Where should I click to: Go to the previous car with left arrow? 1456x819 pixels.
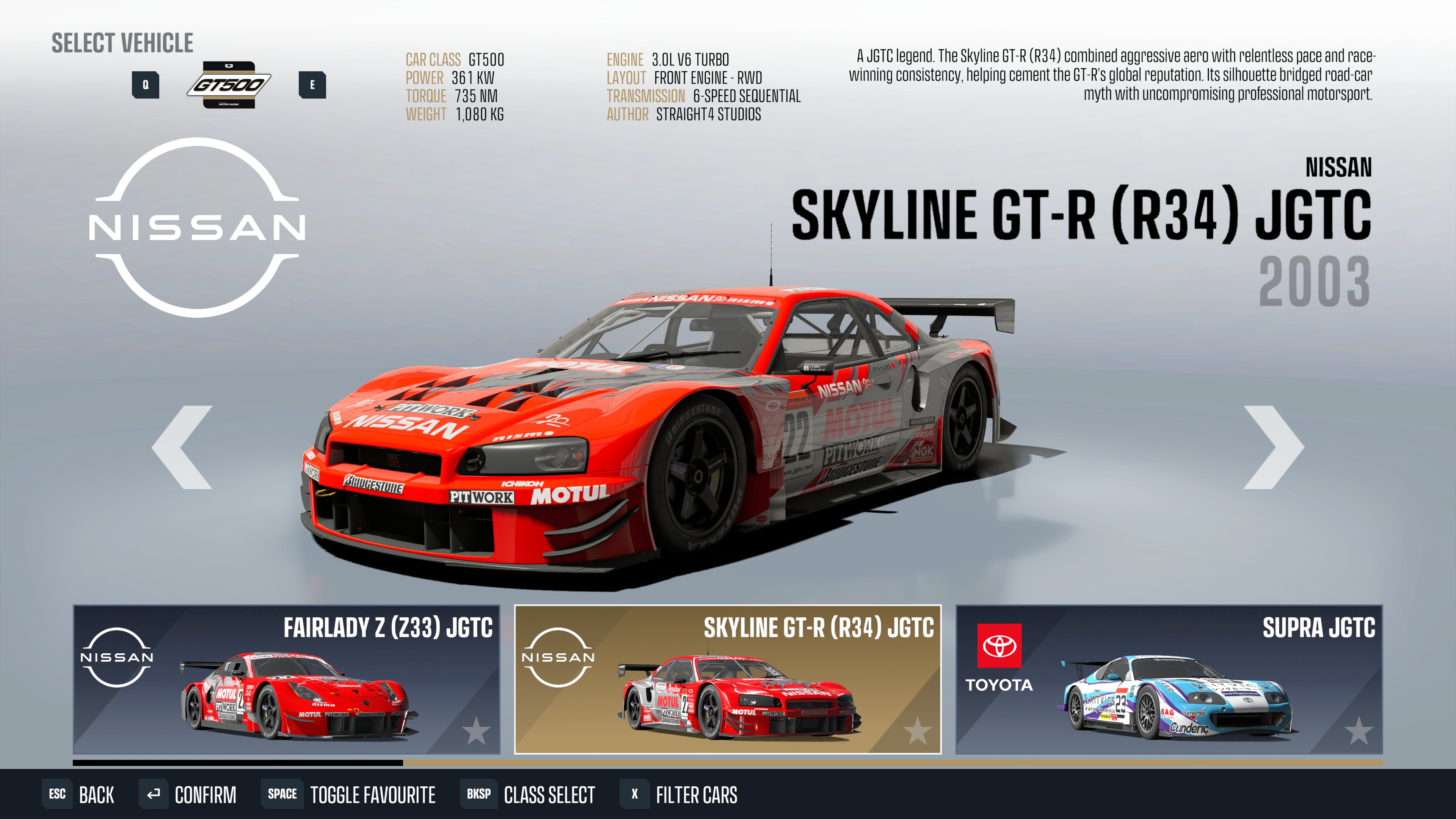tap(182, 447)
